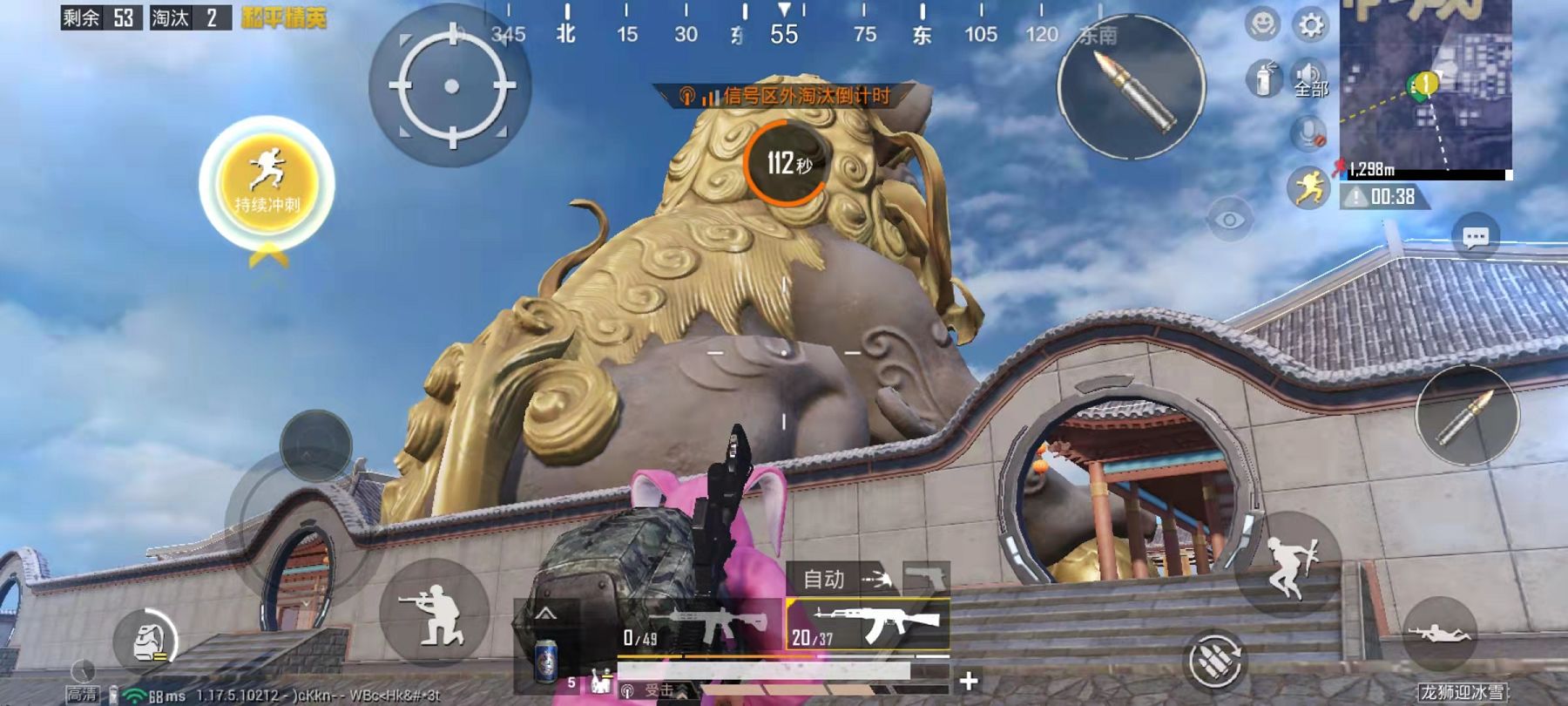The height and width of the screenshot is (706, 1568).
Task: Open the chat message bubble
Action: pos(1476,237)
